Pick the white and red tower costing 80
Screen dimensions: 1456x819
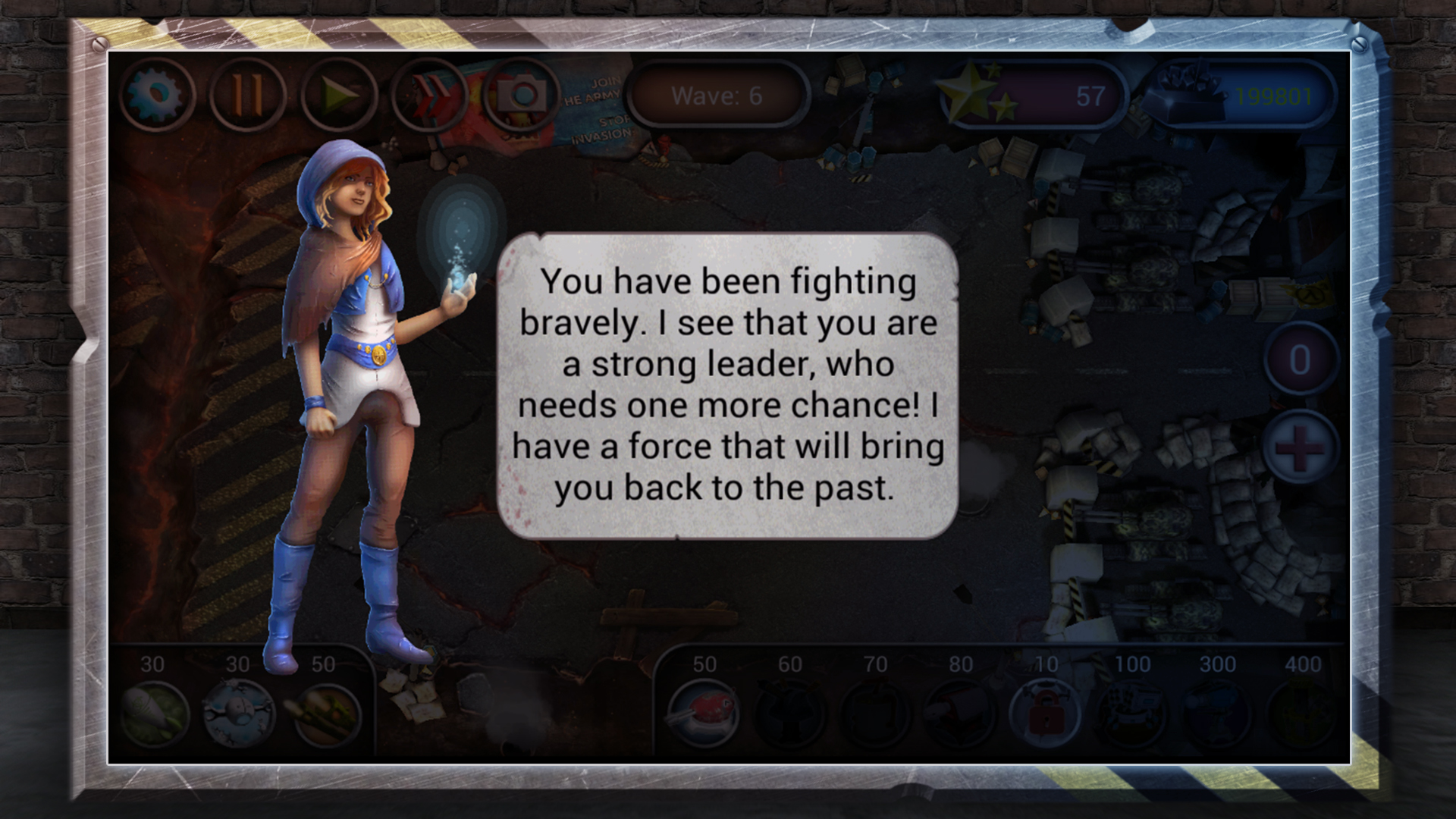pyautogui.click(x=960, y=713)
